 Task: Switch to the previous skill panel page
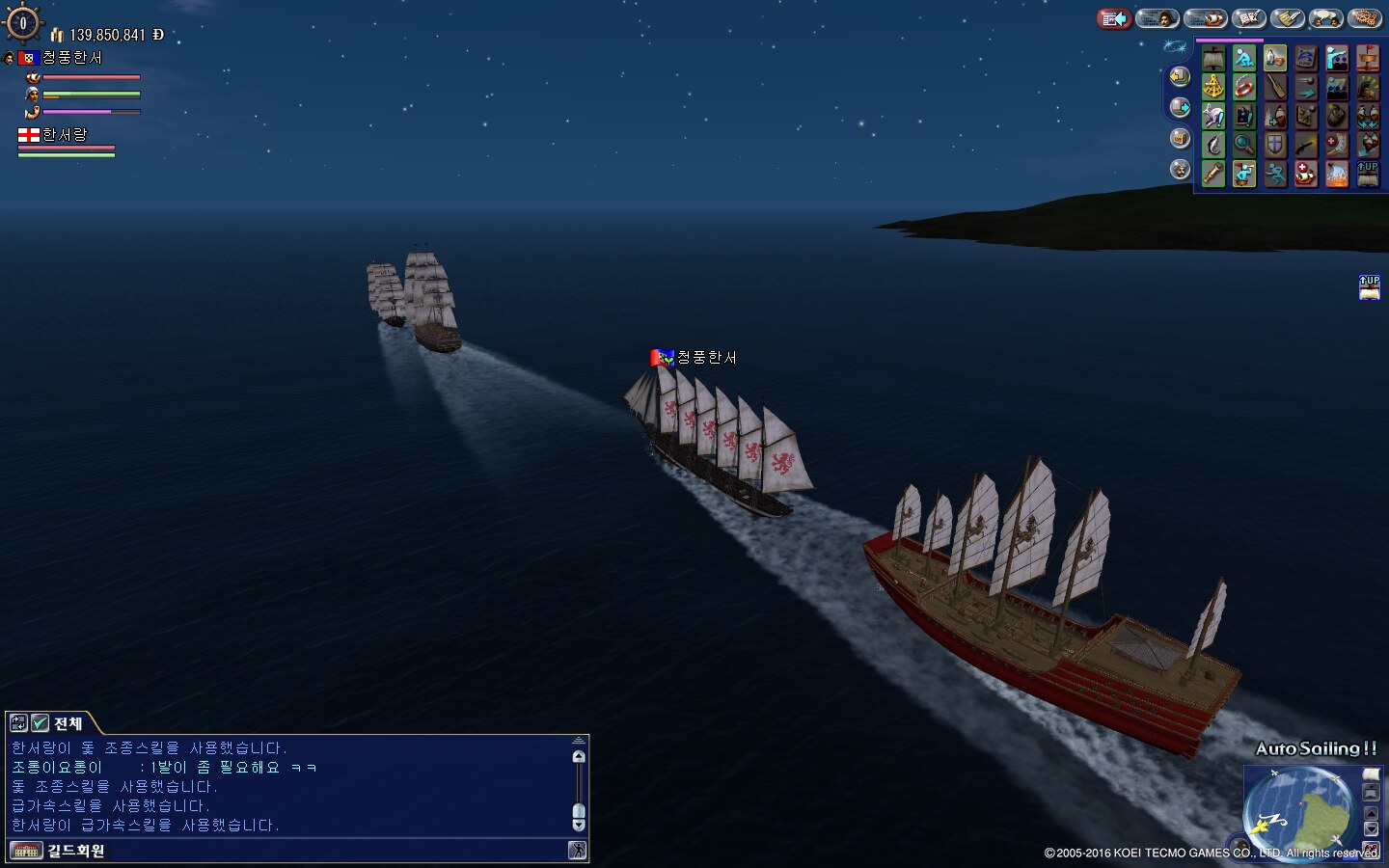[1180, 76]
